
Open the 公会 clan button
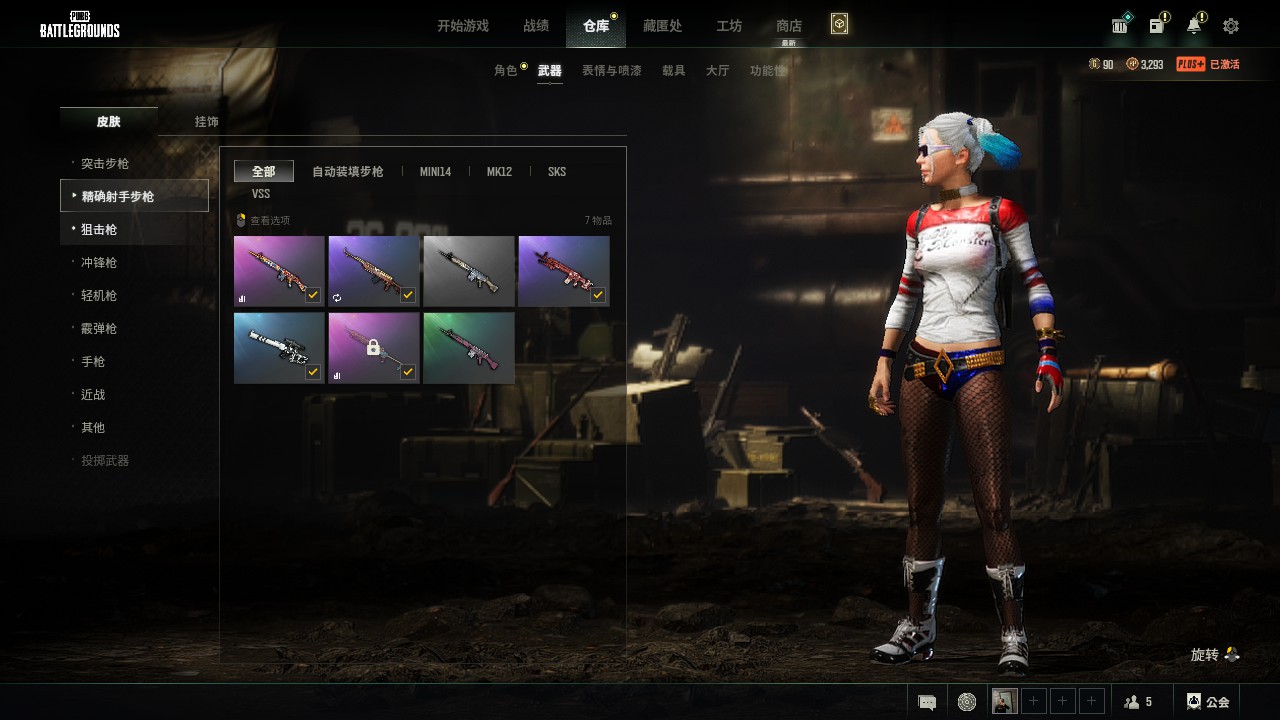[1208, 702]
